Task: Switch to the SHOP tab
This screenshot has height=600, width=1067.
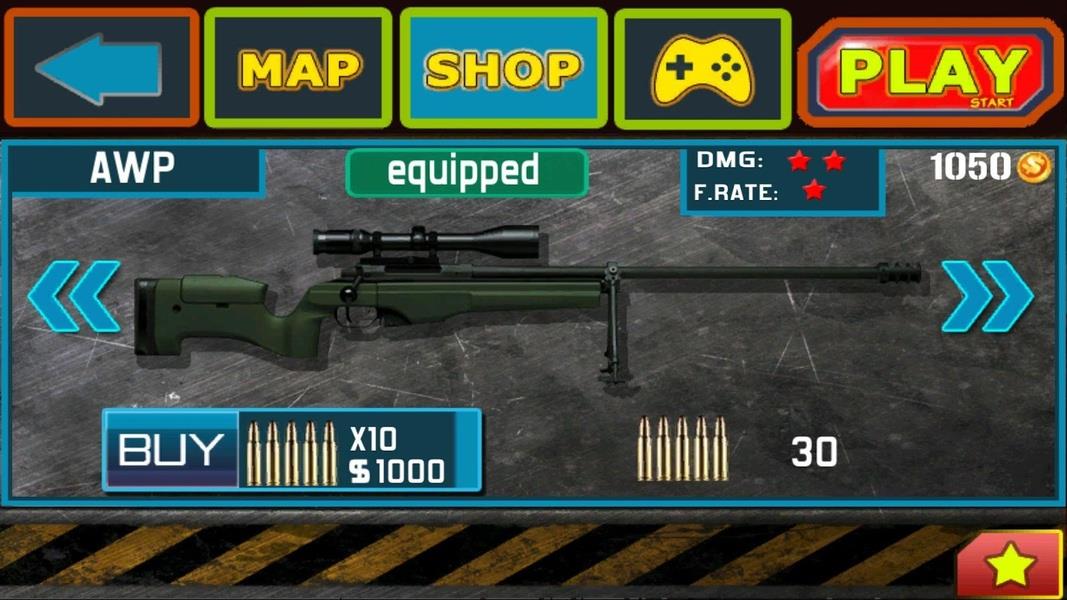Action: (x=503, y=68)
